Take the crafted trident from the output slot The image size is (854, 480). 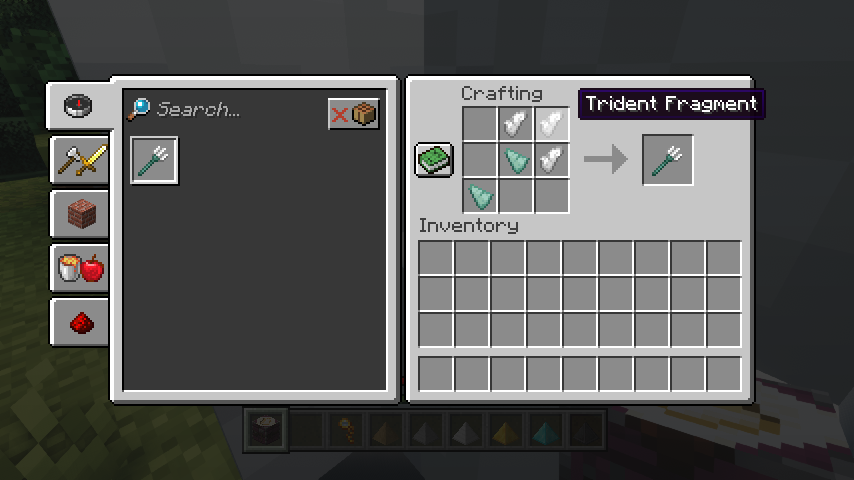click(x=667, y=160)
